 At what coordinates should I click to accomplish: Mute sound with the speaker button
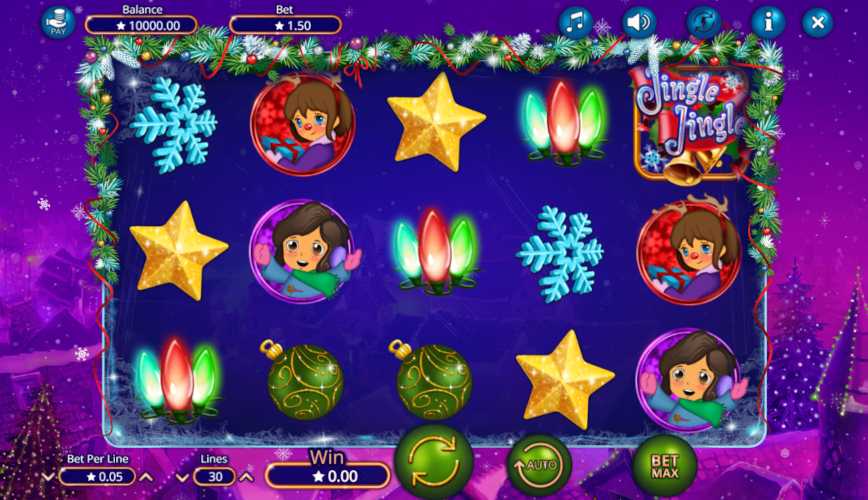pos(639,22)
